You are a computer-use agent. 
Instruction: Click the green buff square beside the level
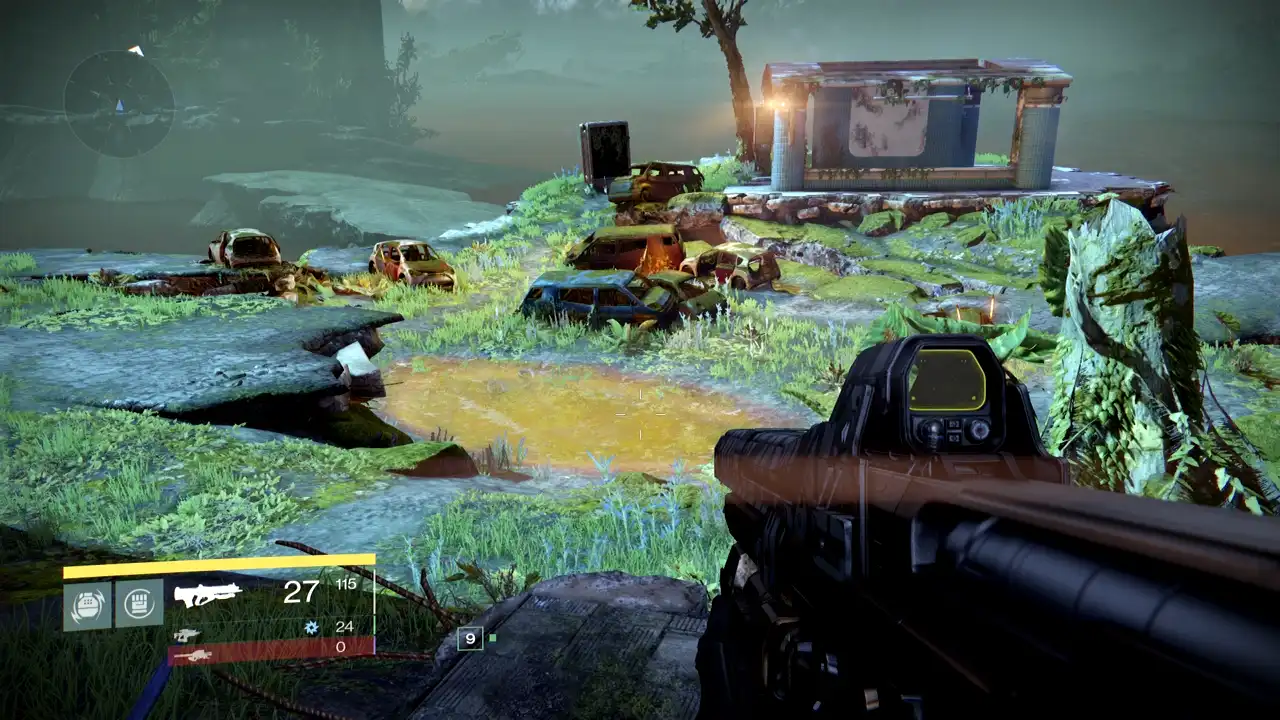click(492, 638)
